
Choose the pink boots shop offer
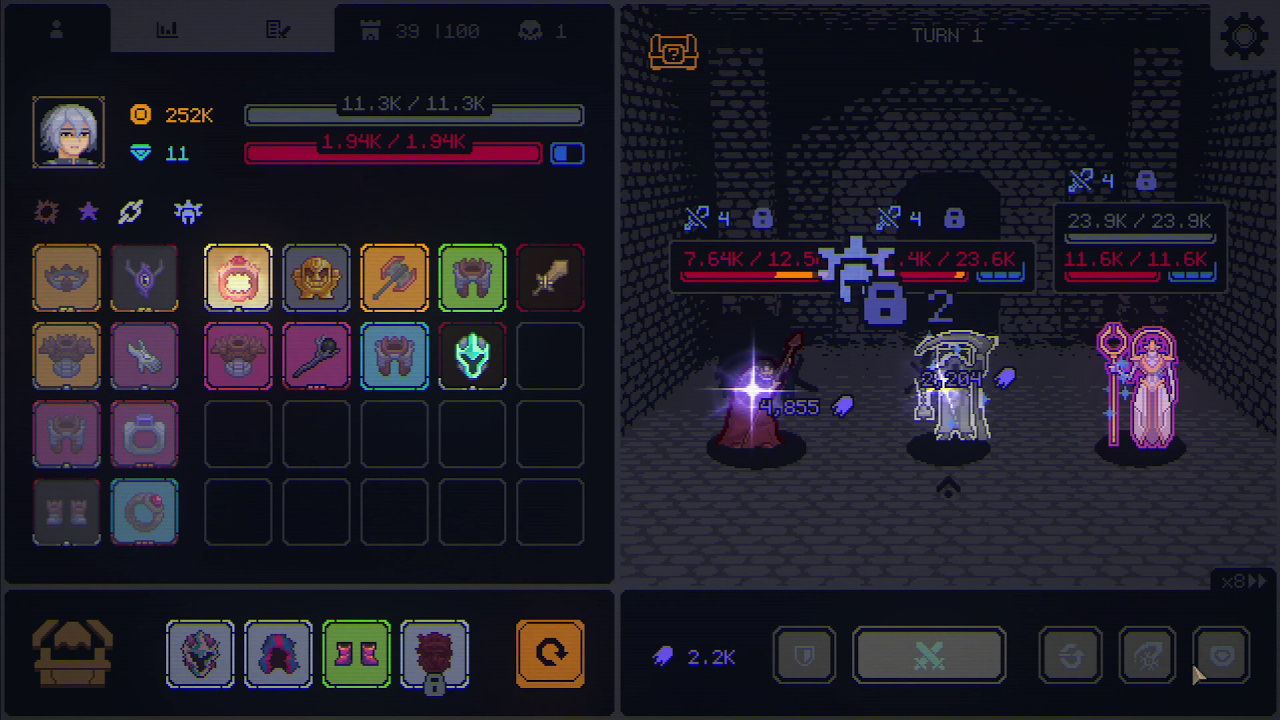click(x=356, y=655)
